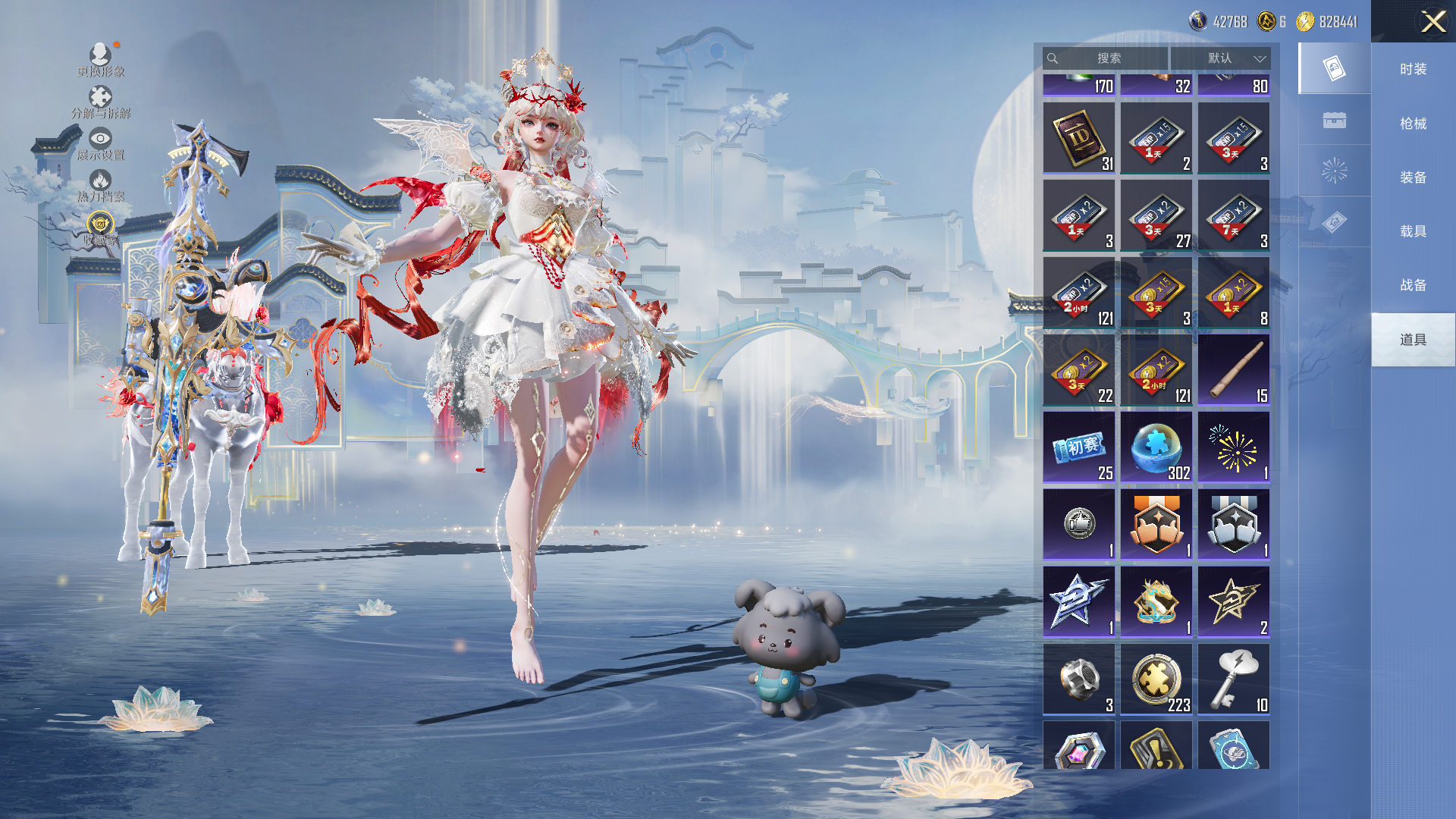
Task: Switch to the 时装 (outfits) tab
Action: (x=1413, y=69)
